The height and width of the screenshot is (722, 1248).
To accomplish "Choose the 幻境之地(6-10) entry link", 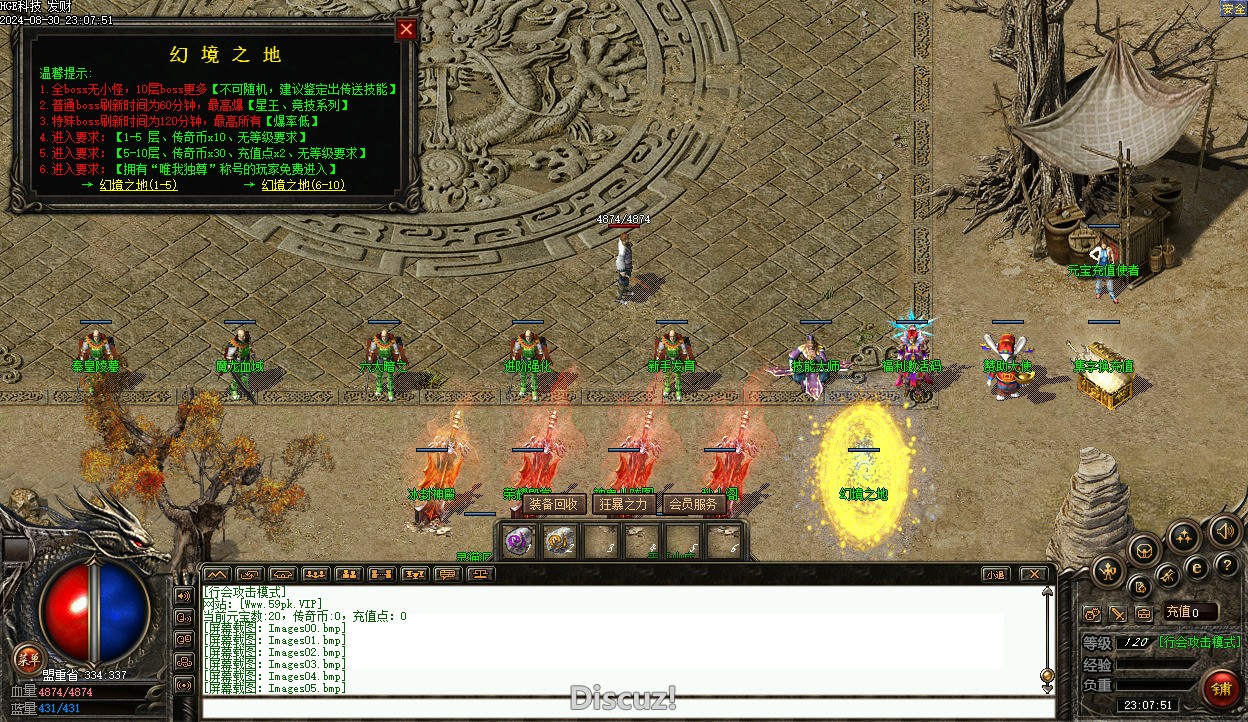I will pyautogui.click(x=303, y=185).
